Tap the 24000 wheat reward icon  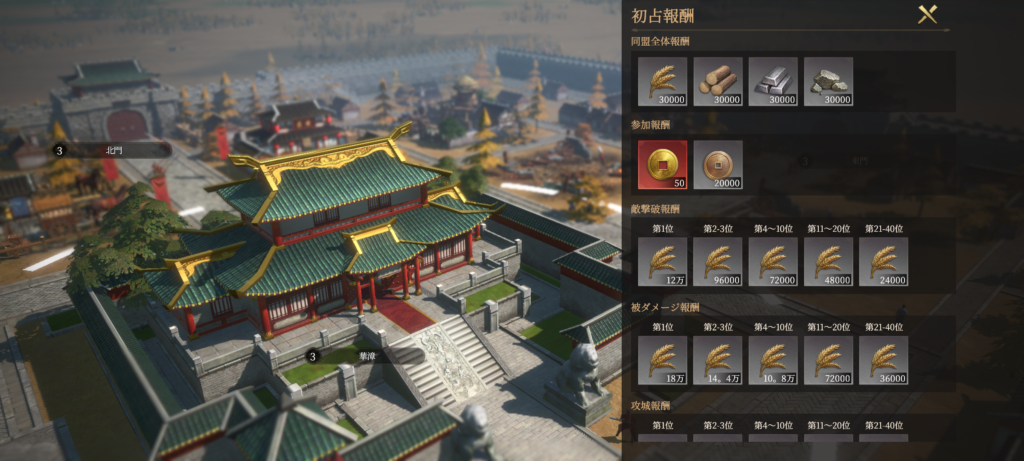(883, 262)
